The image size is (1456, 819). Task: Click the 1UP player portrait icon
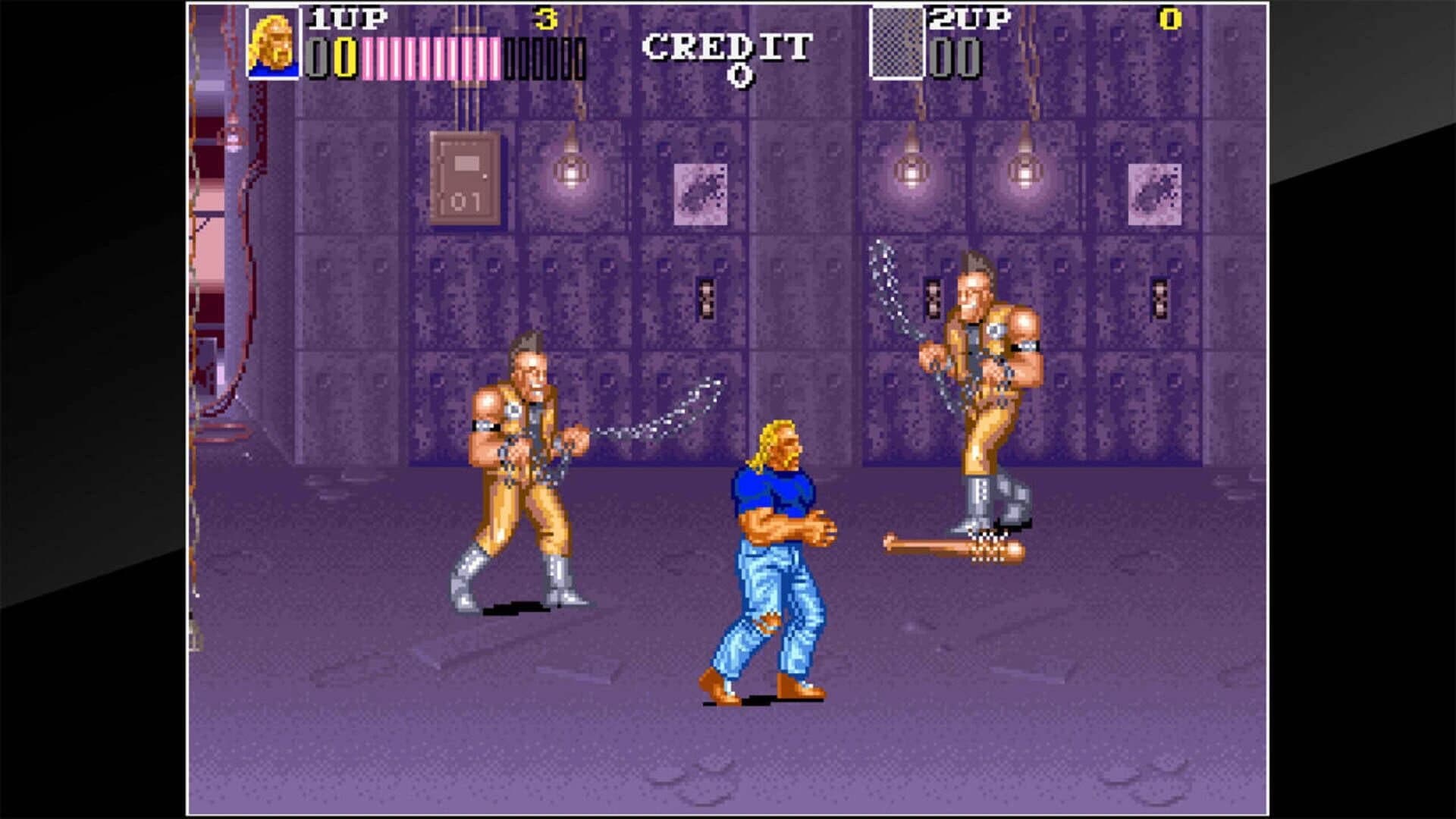[275, 44]
